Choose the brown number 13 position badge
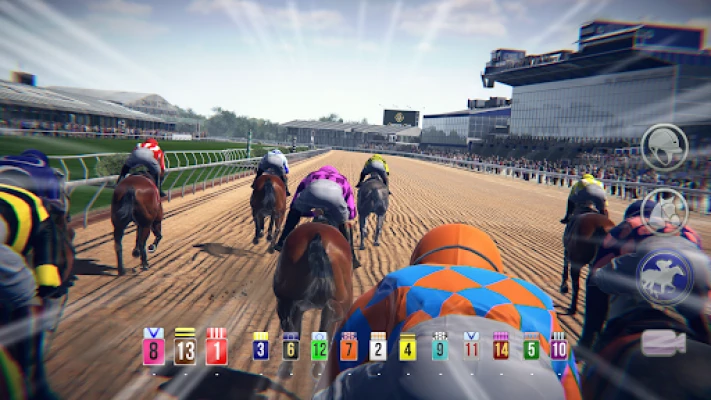The height and width of the screenshot is (400, 711). (x=185, y=347)
